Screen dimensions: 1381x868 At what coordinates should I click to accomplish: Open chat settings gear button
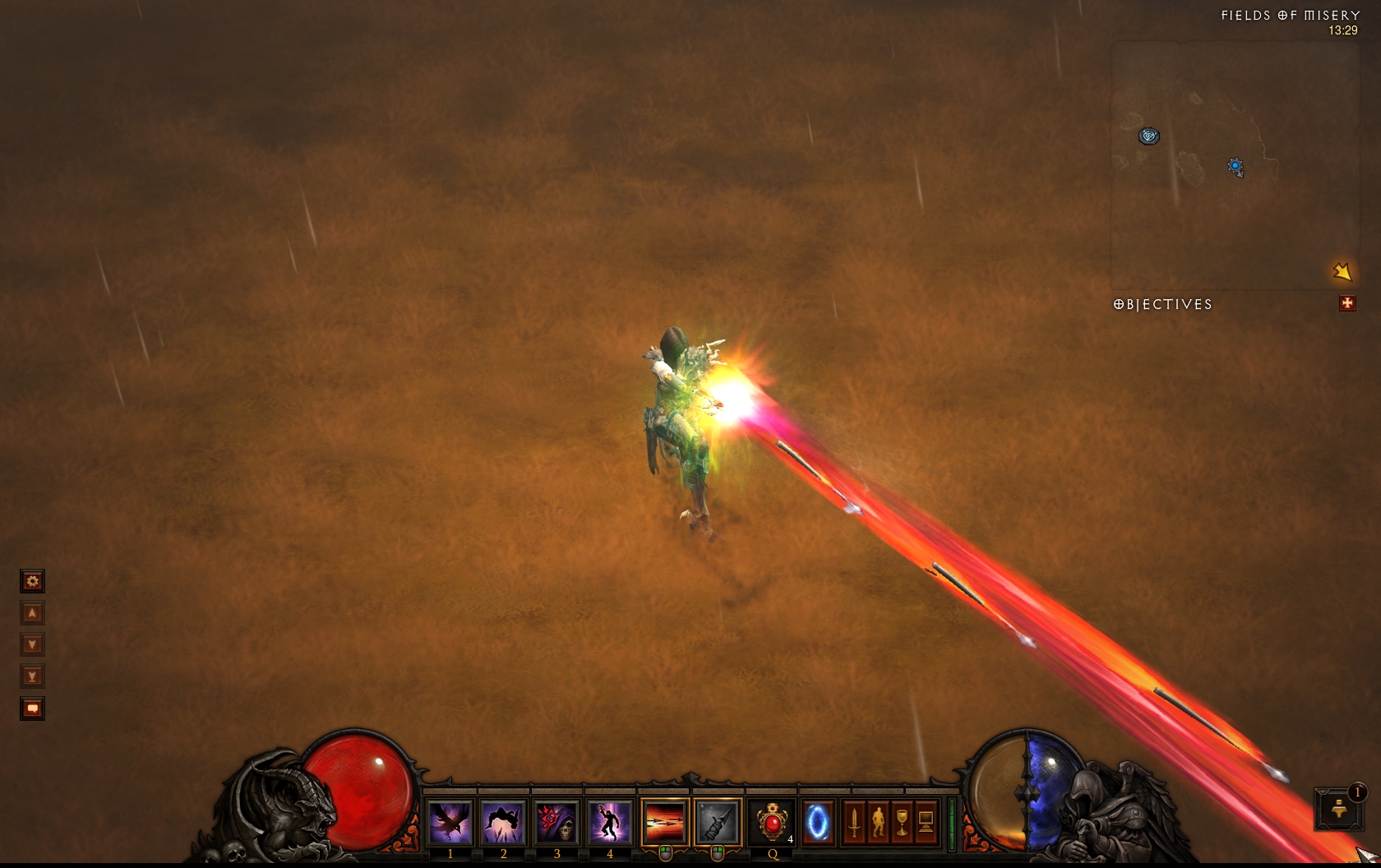tap(32, 582)
